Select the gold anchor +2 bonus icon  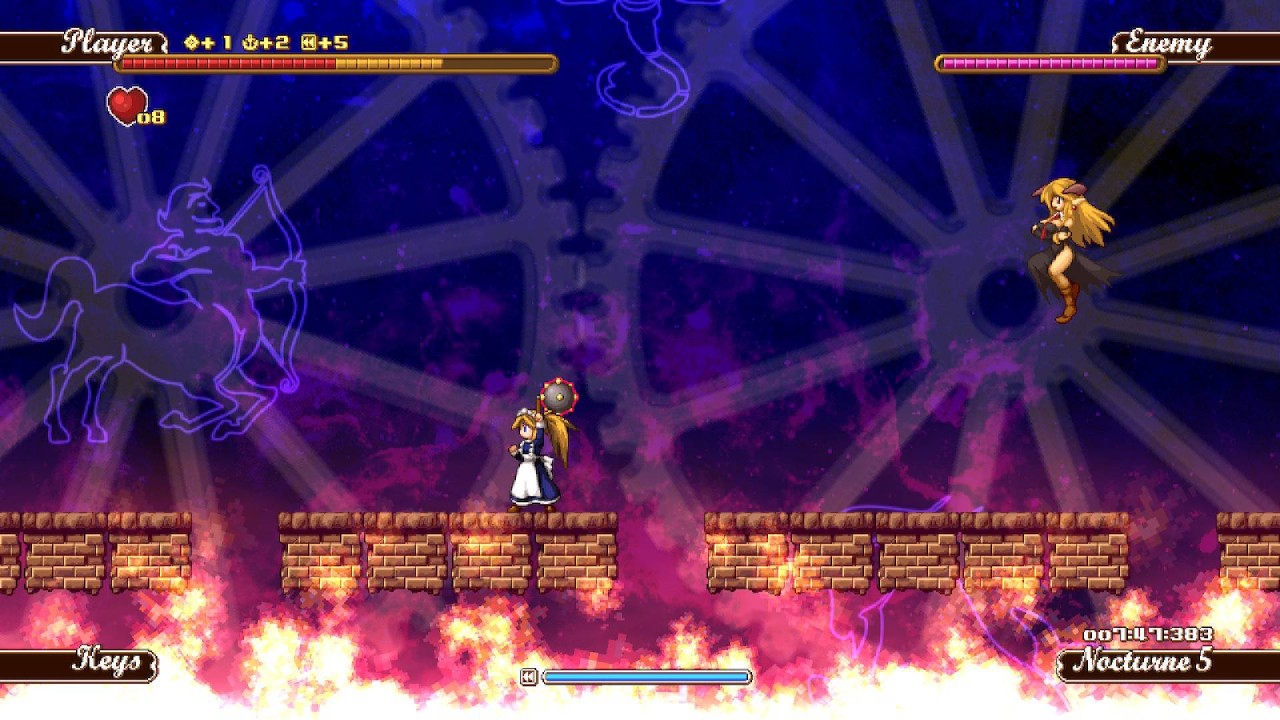[x=249, y=43]
